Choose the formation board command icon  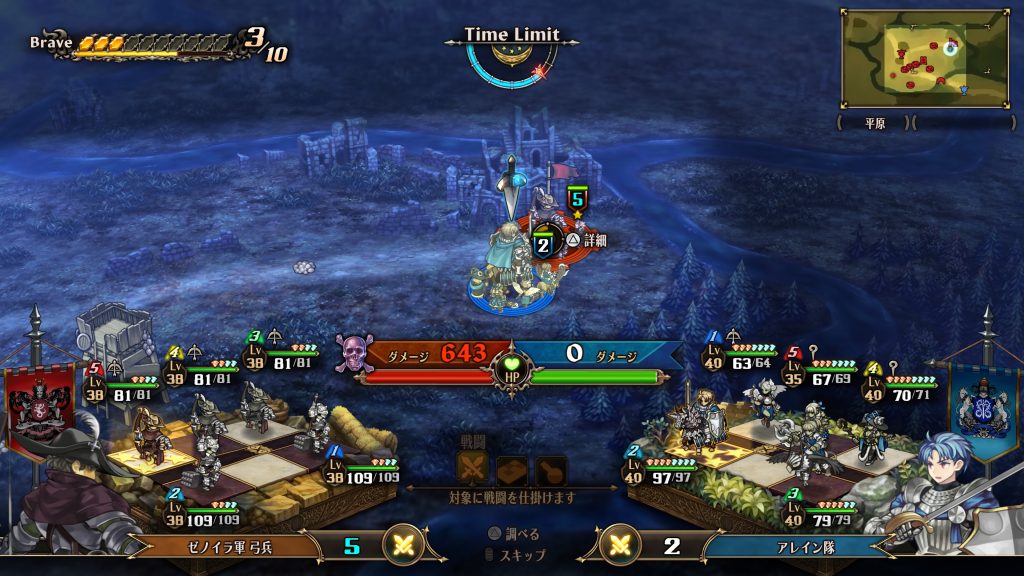pyautogui.click(x=511, y=469)
